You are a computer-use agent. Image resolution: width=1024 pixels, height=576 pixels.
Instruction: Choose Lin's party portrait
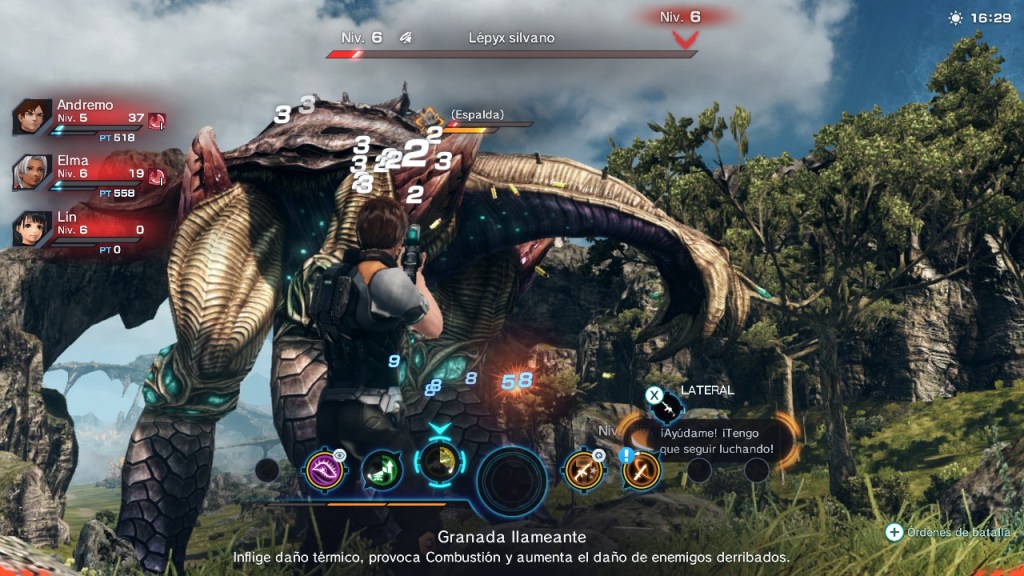pos(32,228)
